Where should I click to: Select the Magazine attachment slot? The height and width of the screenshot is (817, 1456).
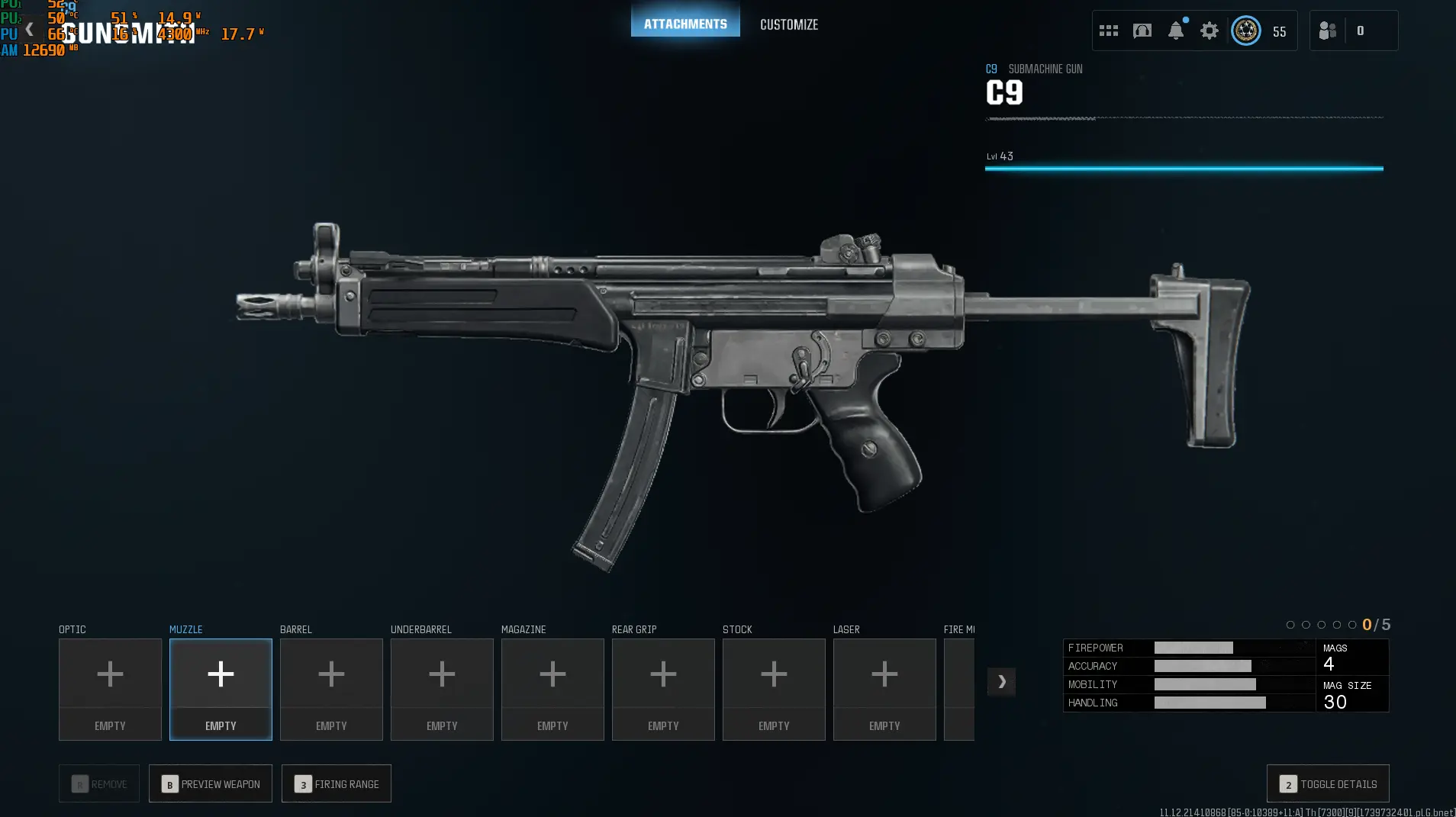pos(552,688)
